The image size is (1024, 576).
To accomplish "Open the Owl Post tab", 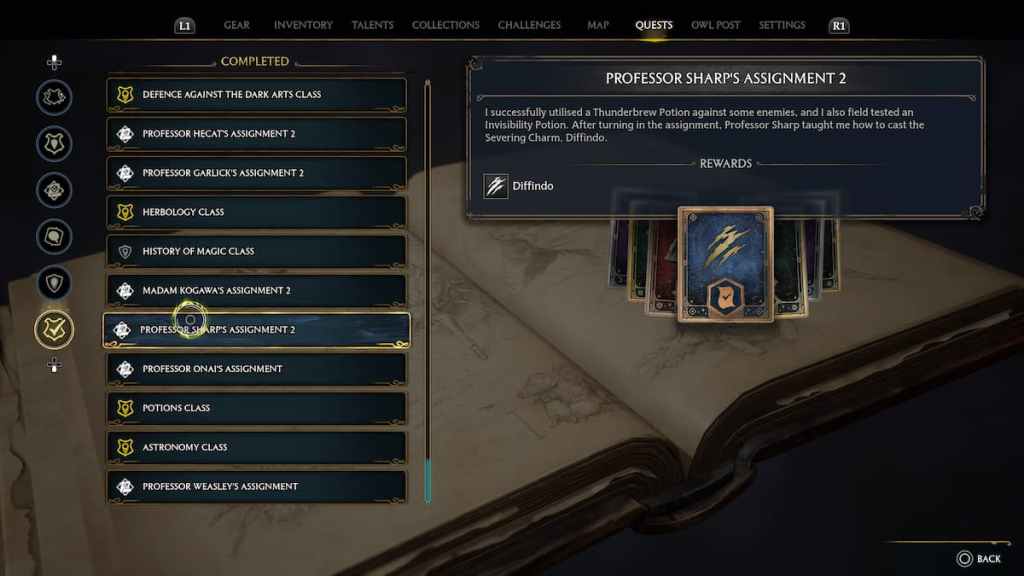I will (x=715, y=25).
